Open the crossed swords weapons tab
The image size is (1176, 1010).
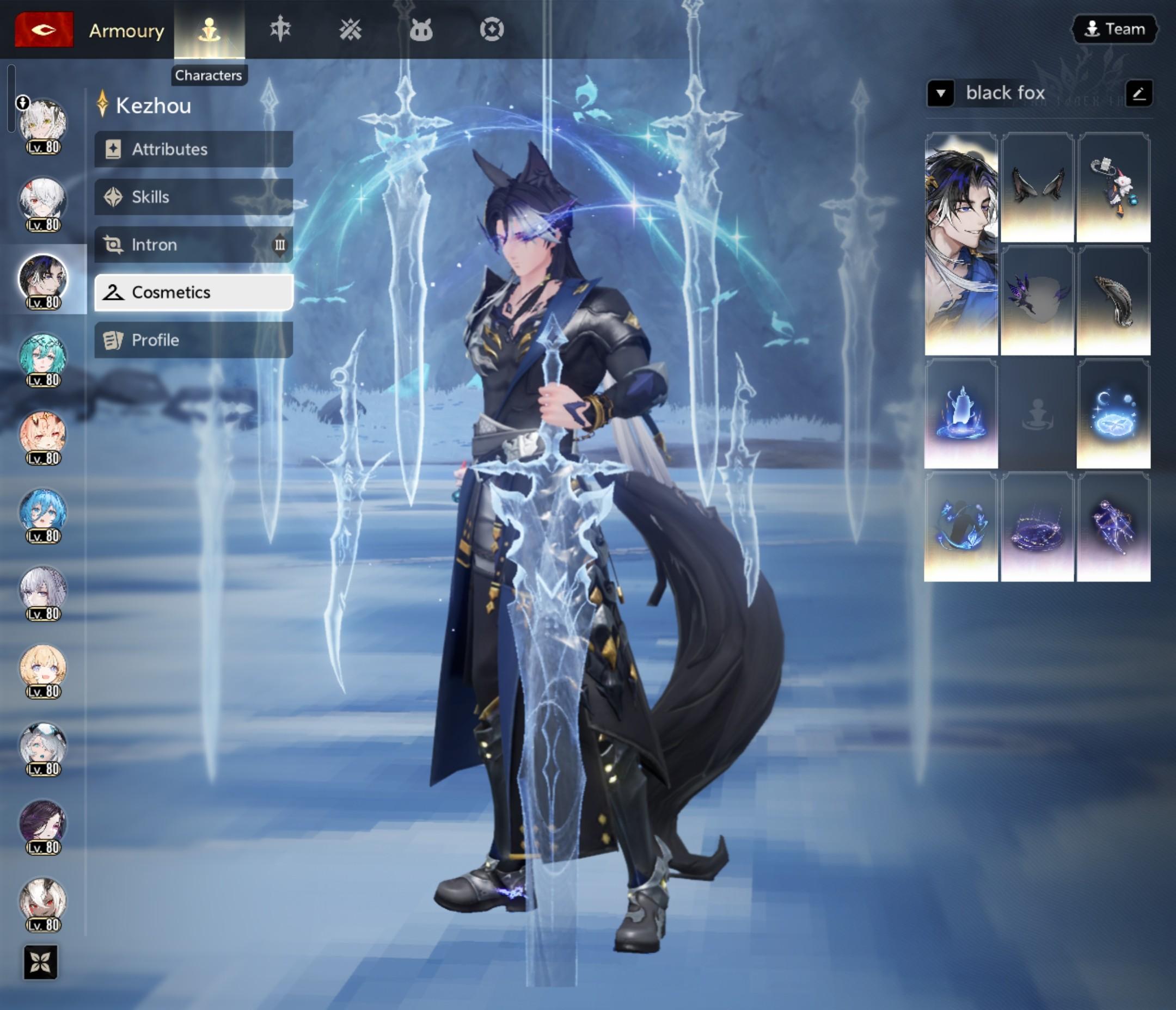(x=350, y=29)
